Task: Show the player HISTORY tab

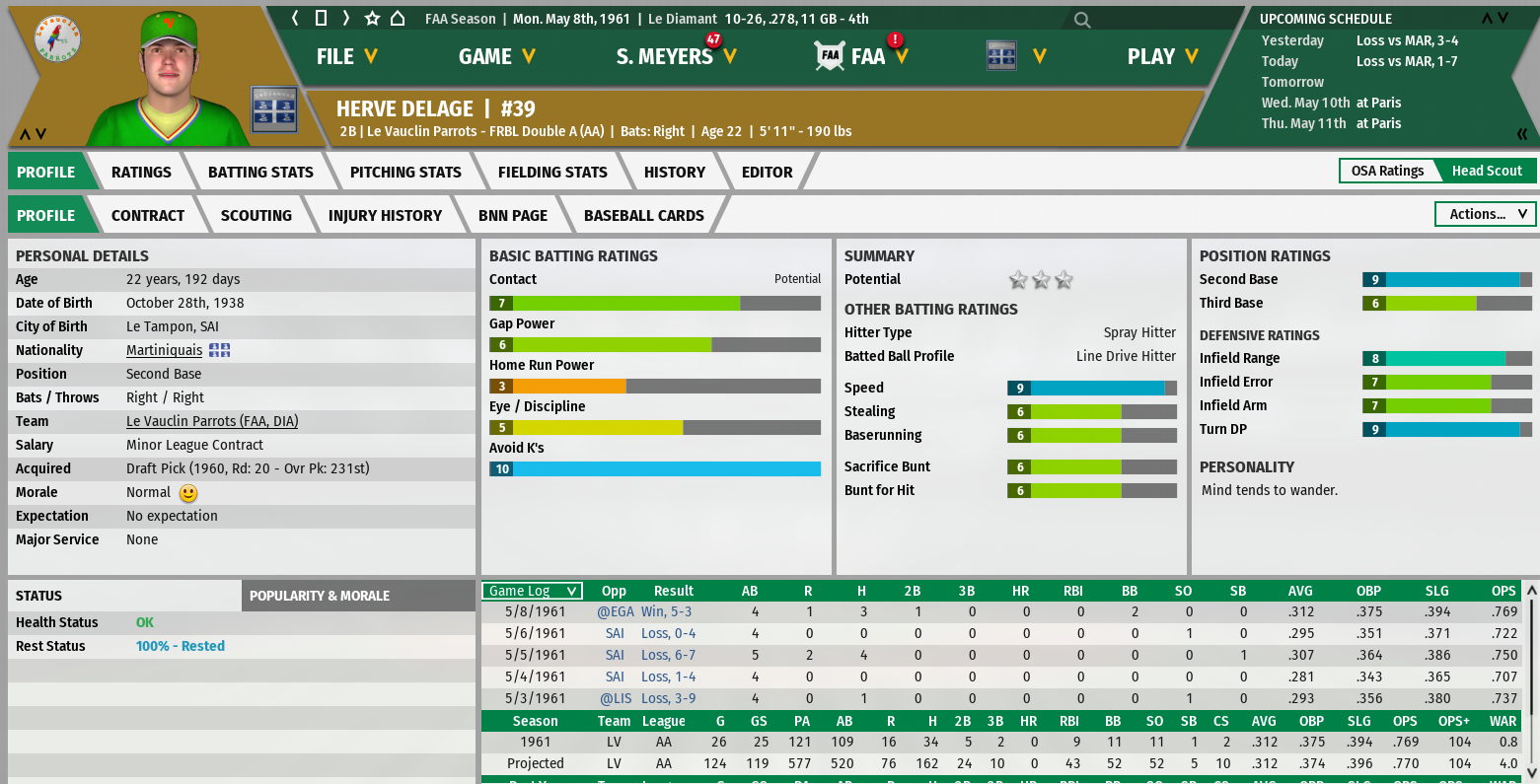Action: 675,172
